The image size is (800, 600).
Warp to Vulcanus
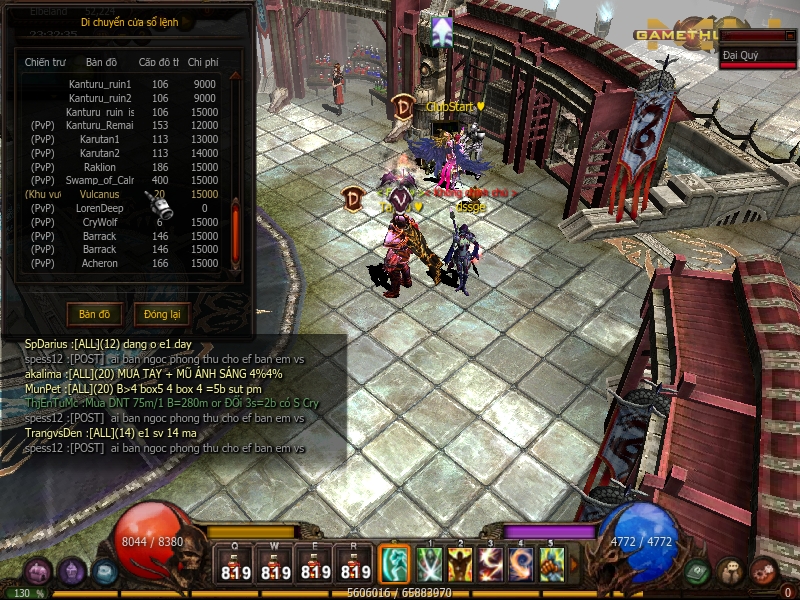[100, 195]
